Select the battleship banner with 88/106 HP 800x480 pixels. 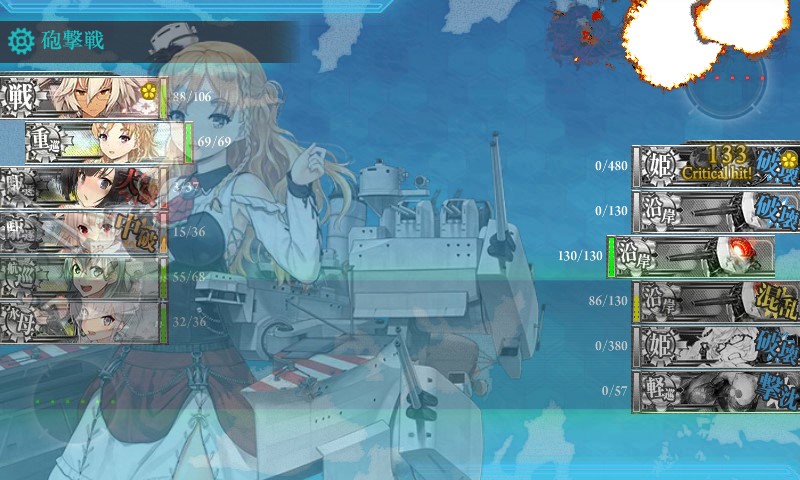83,97
